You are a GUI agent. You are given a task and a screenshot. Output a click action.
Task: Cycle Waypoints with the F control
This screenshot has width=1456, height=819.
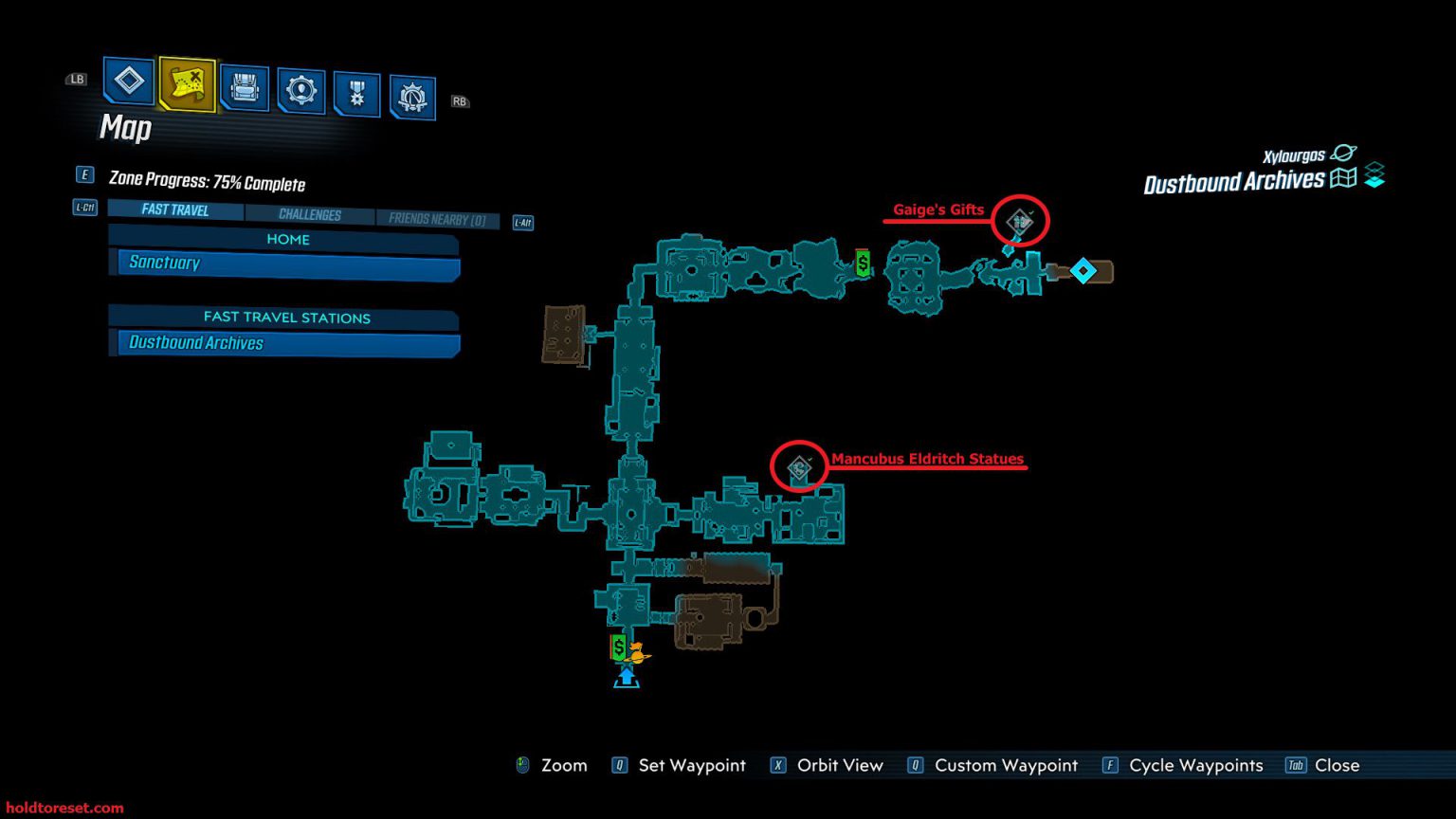pos(1193,765)
